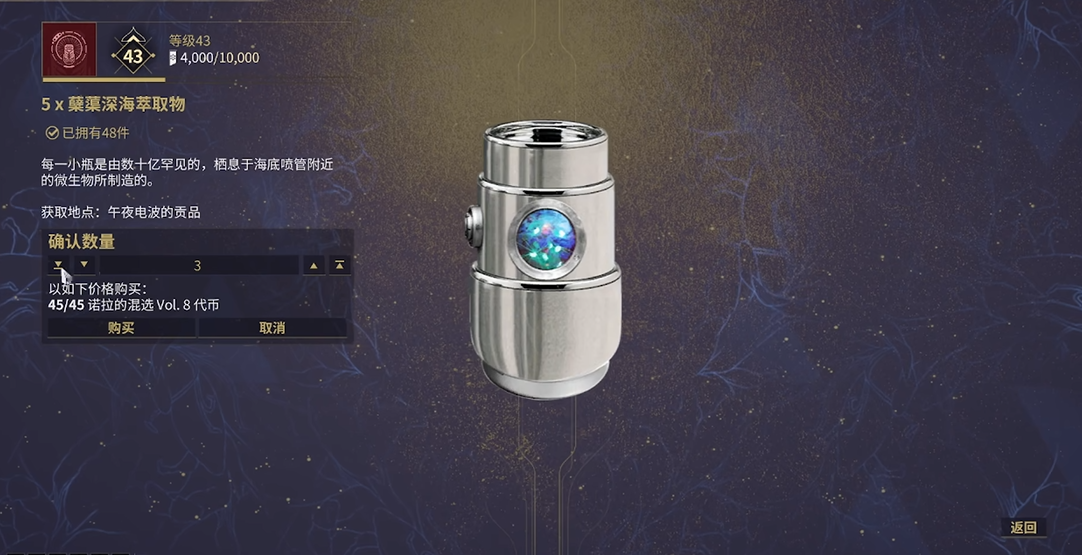
Task: Cancel the purchase with 取消
Action: [272, 328]
